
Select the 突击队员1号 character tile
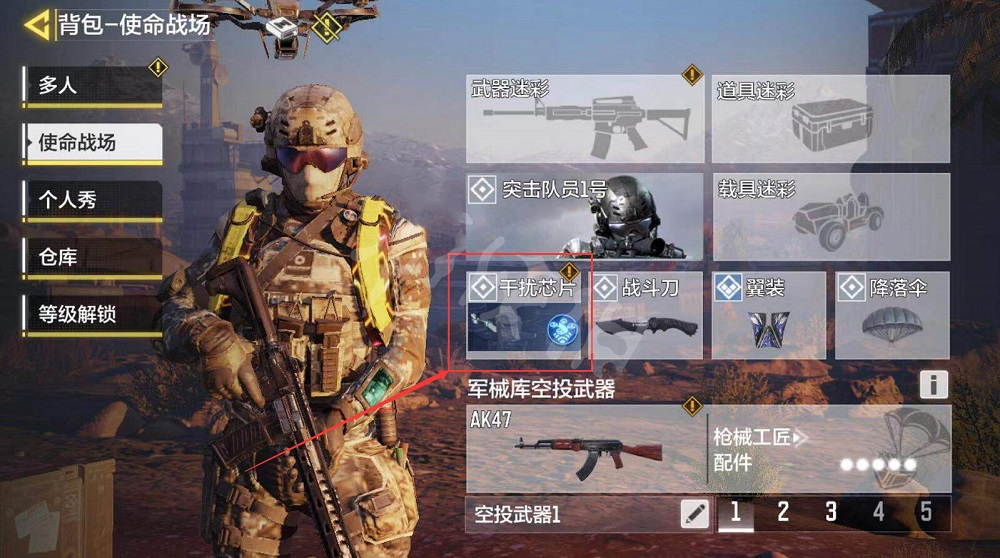point(585,216)
